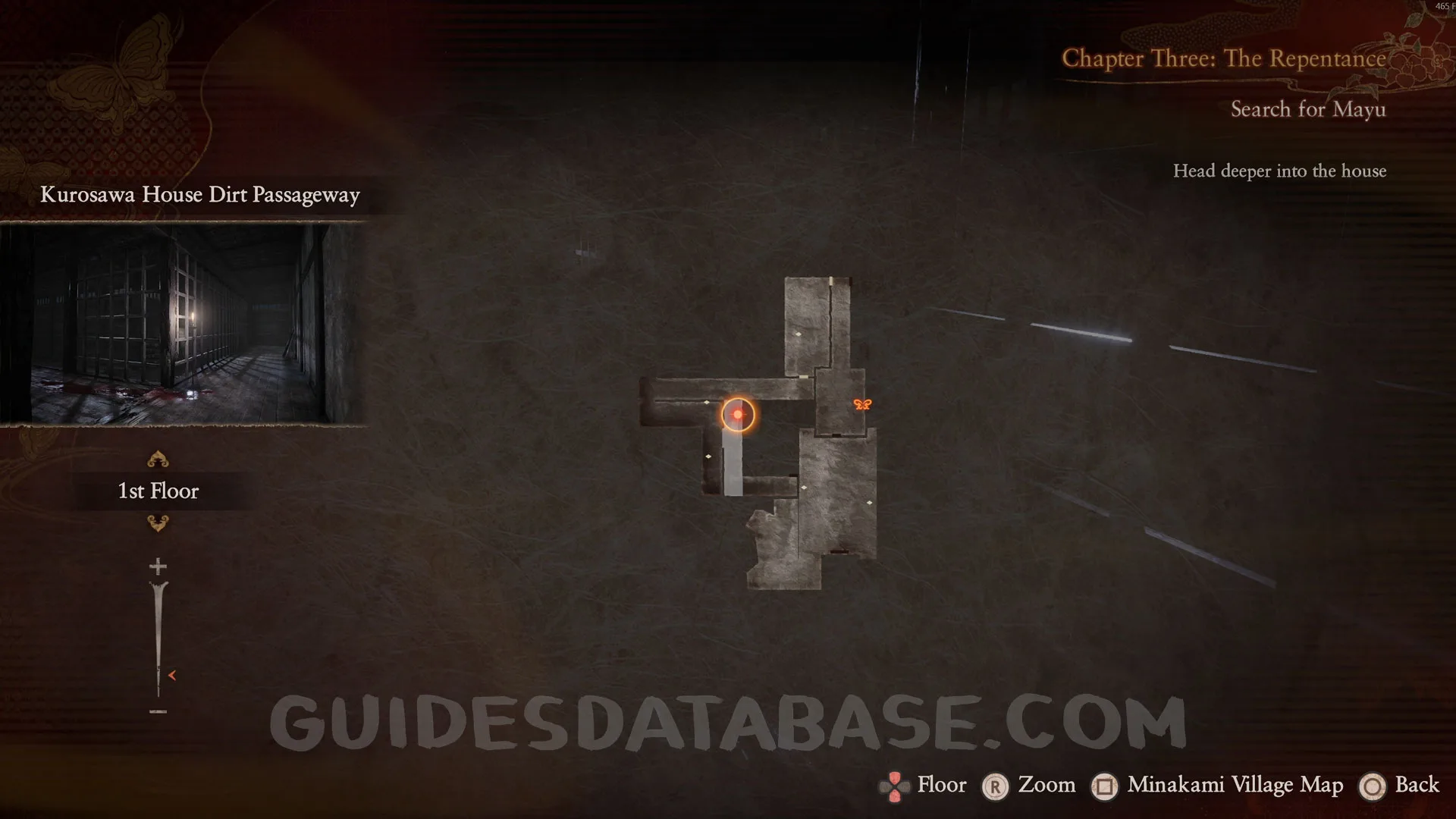Click the vertical map zoom slider
1456x819 pixels.
[x=158, y=639]
